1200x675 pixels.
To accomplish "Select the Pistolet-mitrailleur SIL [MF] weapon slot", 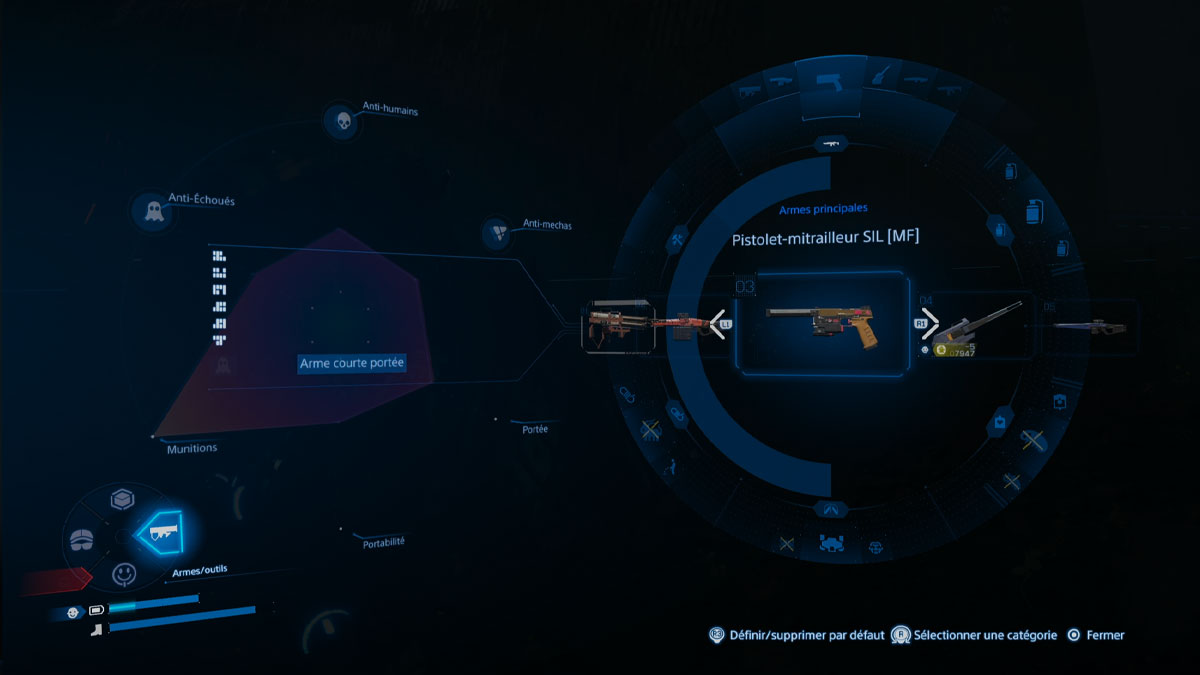I will click(824, 324).
